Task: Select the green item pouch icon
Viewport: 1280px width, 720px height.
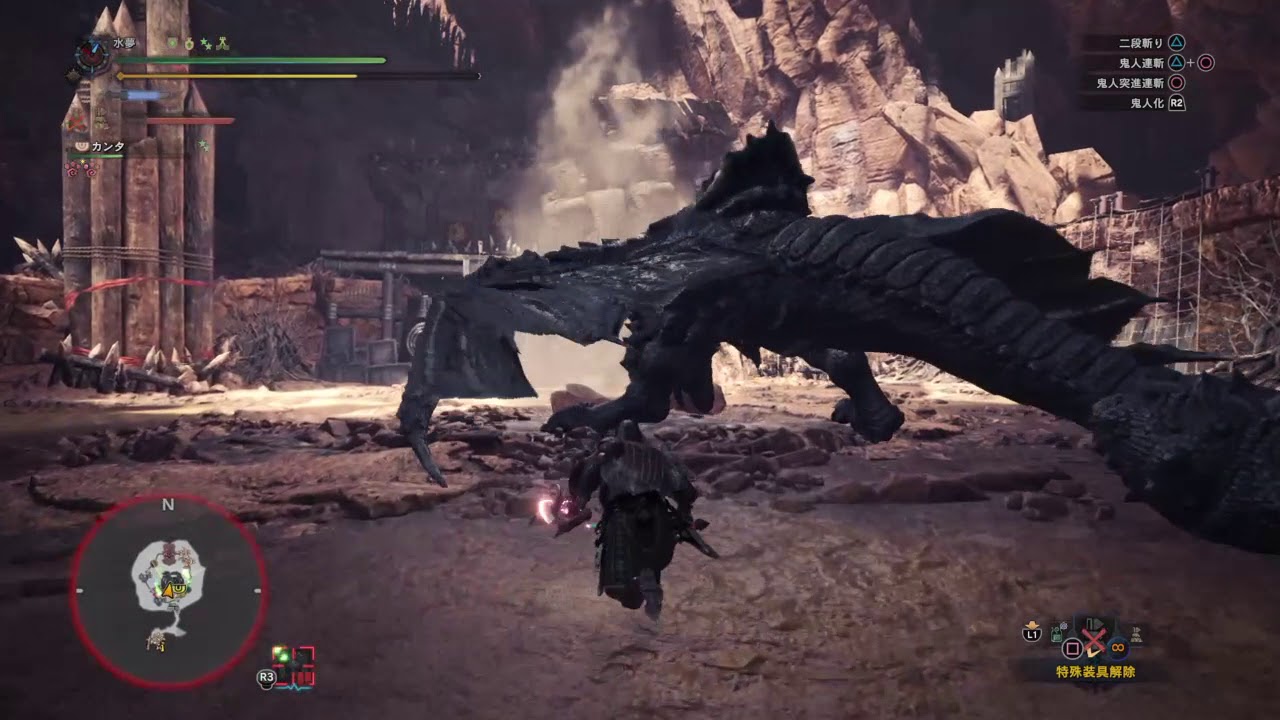Action: [1057, 634]
